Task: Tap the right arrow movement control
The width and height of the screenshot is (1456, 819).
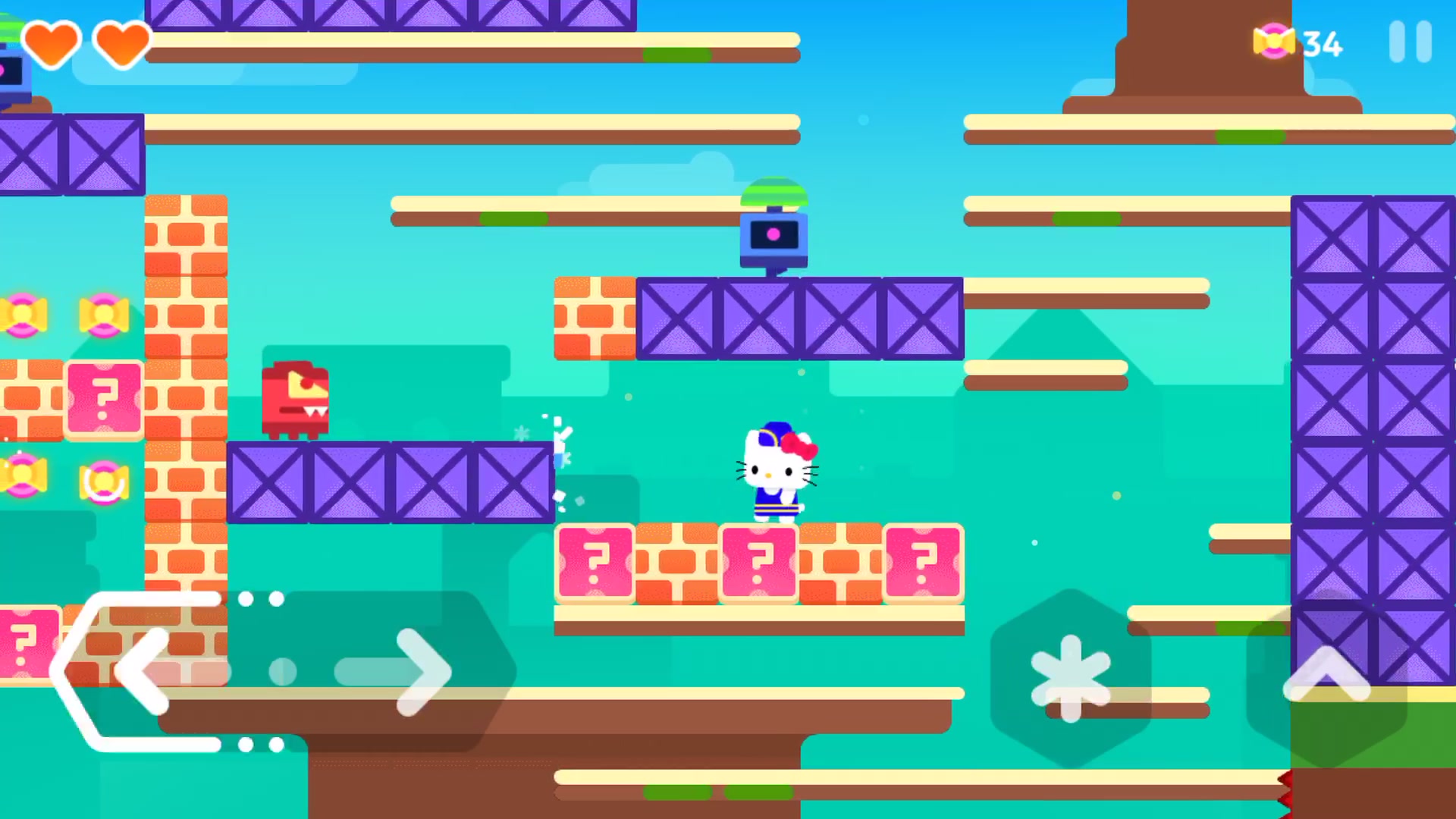Action: tap(413, 671)
